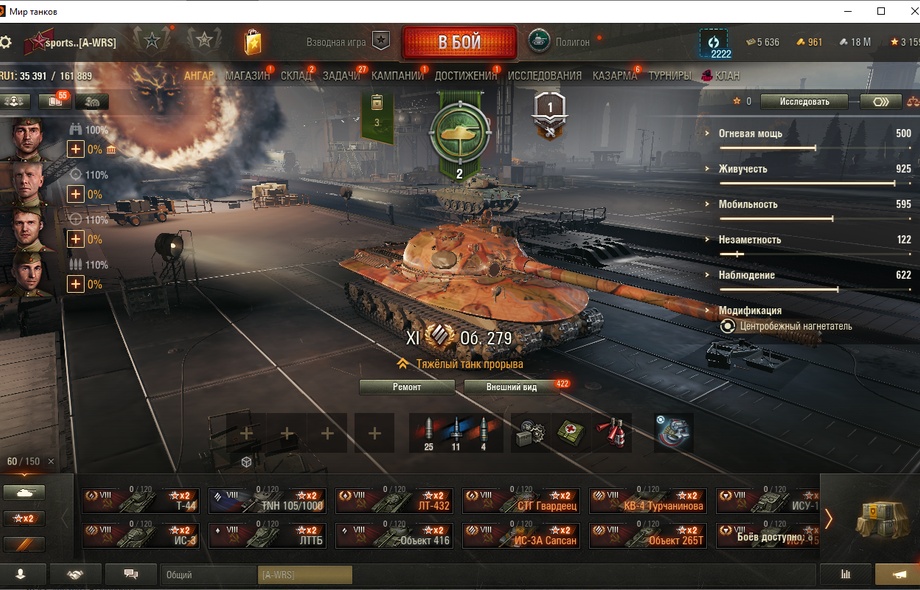Select the Т-44 tank in the carousel
920x590 pixels.
141,501
